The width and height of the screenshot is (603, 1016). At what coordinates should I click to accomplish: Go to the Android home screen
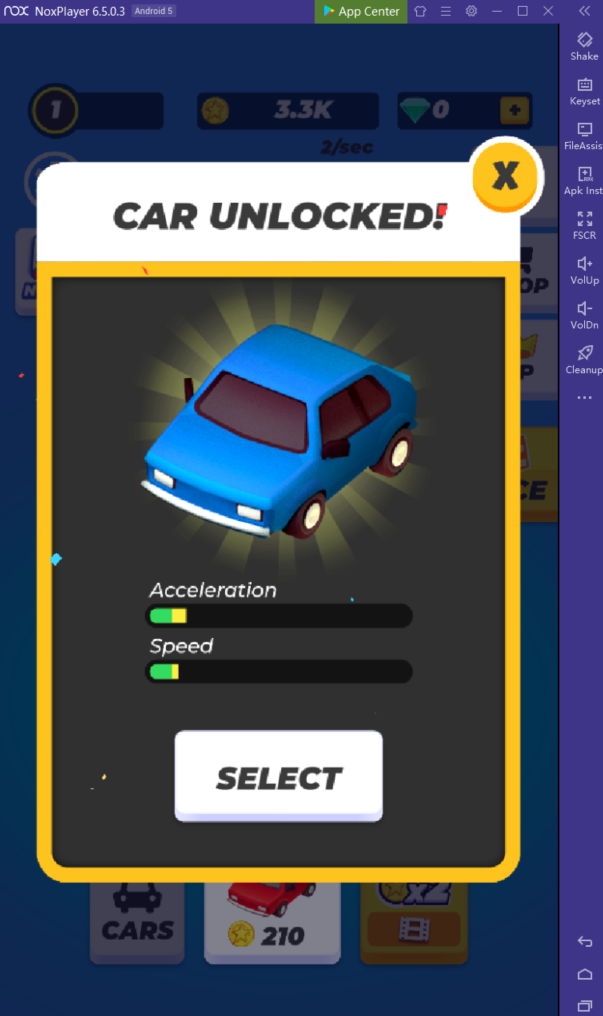pos(585,974)
